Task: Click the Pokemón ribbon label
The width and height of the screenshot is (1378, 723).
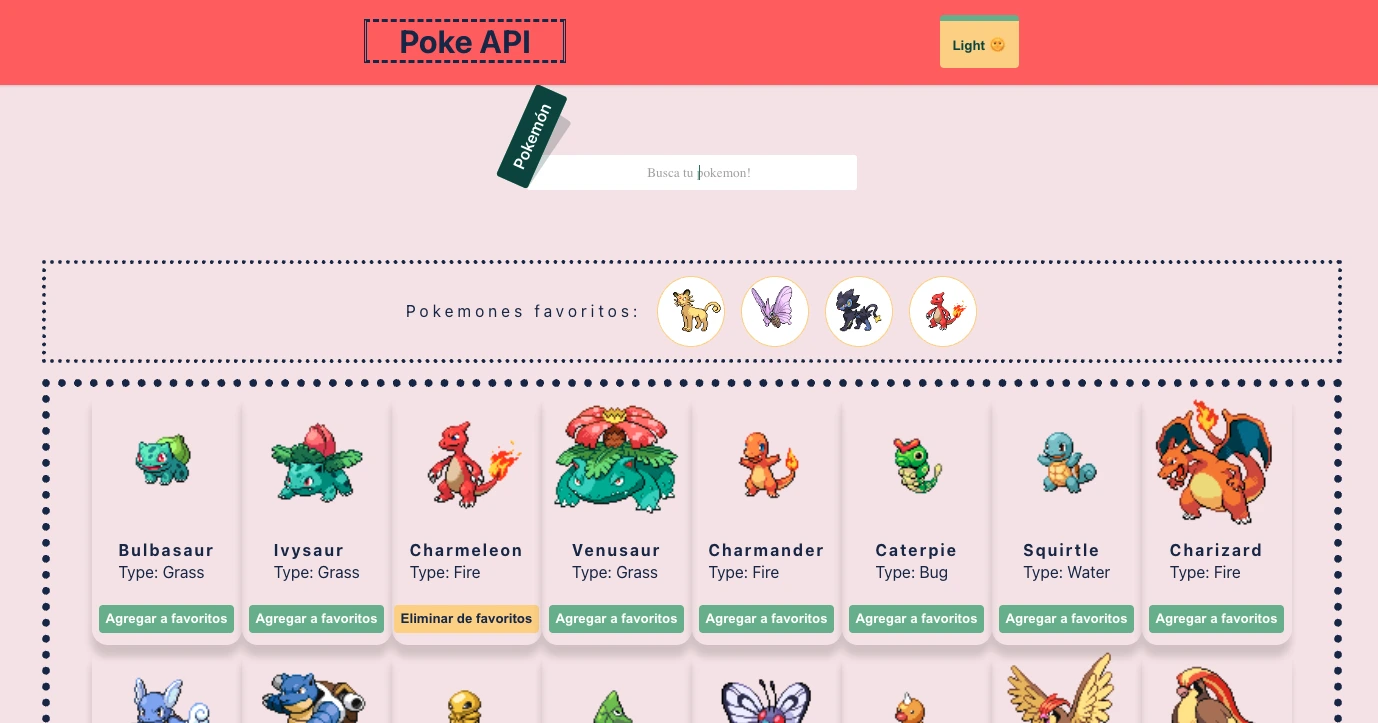Action: pyautogui.click(x=533, y=137)
